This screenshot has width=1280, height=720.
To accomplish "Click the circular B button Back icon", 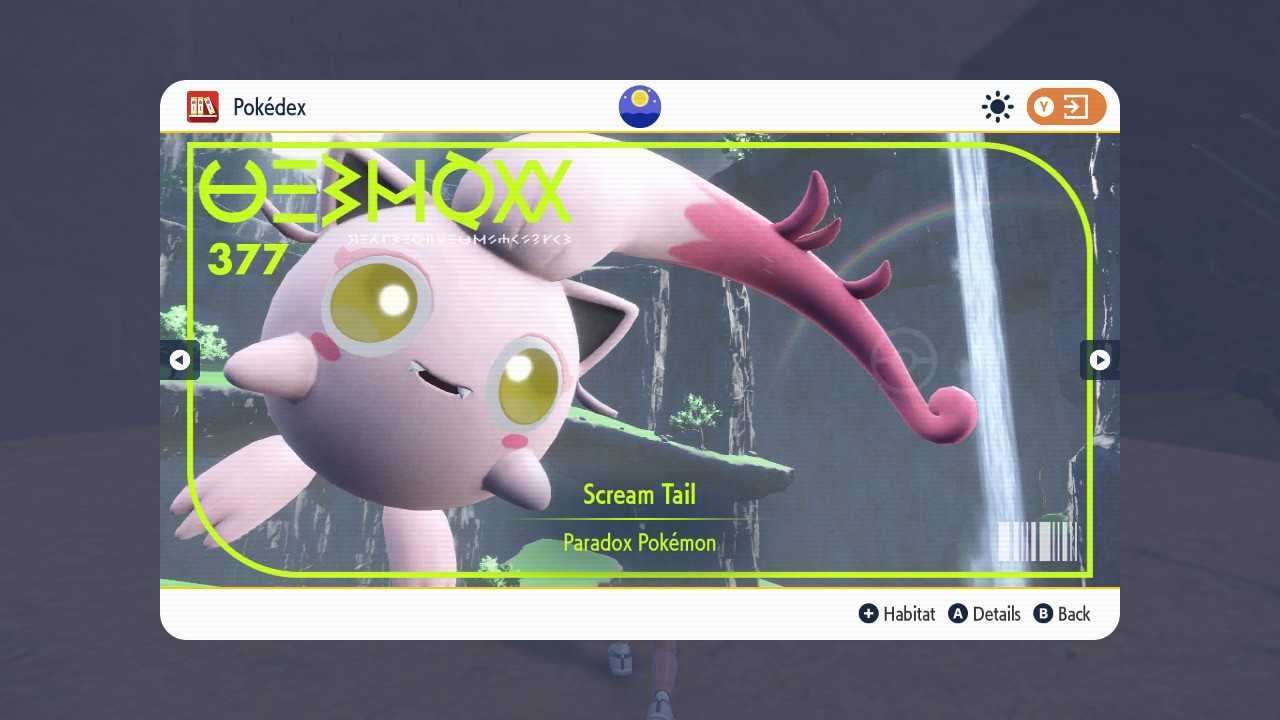I will point(1041,614).
